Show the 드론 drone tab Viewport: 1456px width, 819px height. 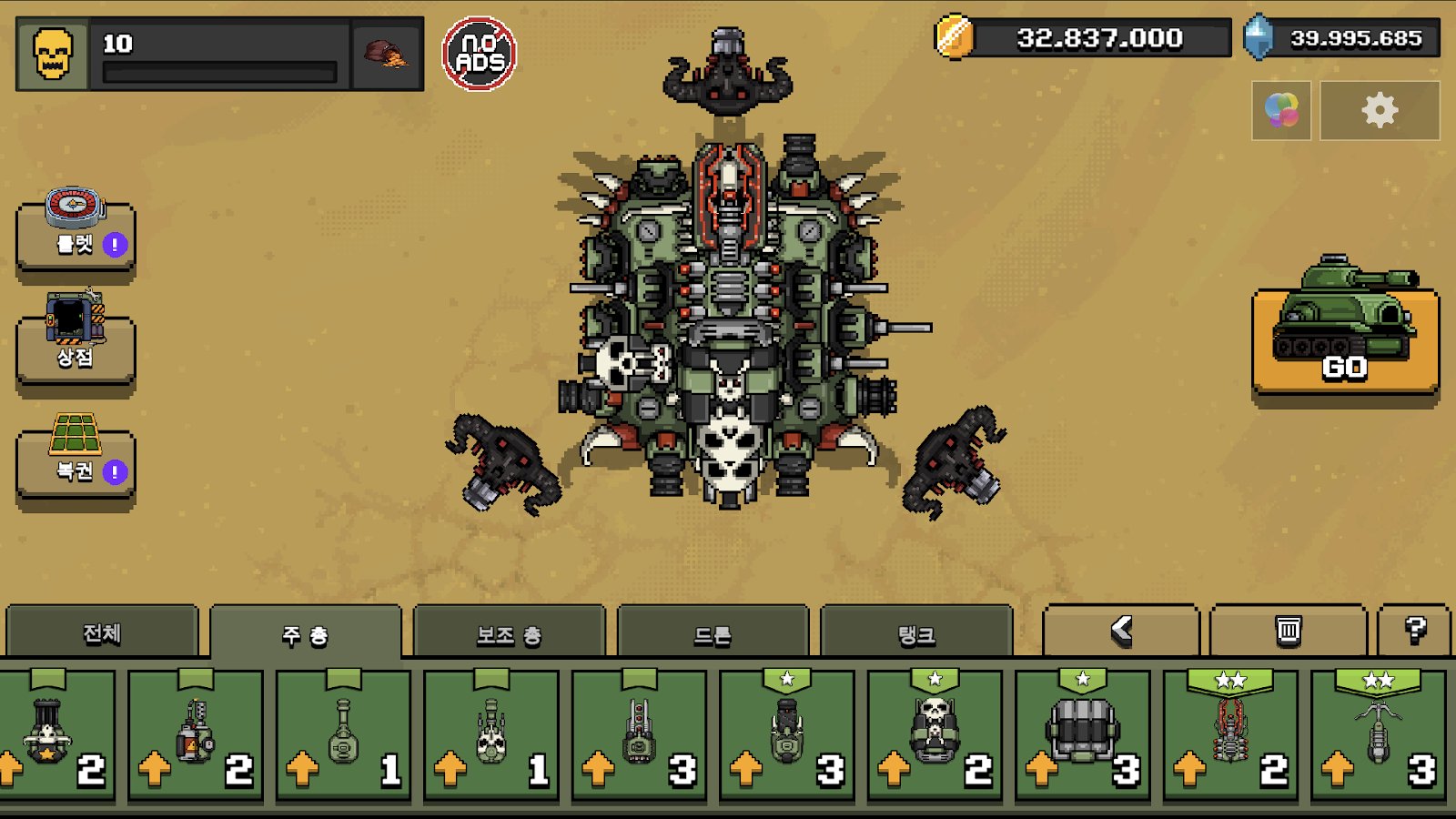(713, 634)
